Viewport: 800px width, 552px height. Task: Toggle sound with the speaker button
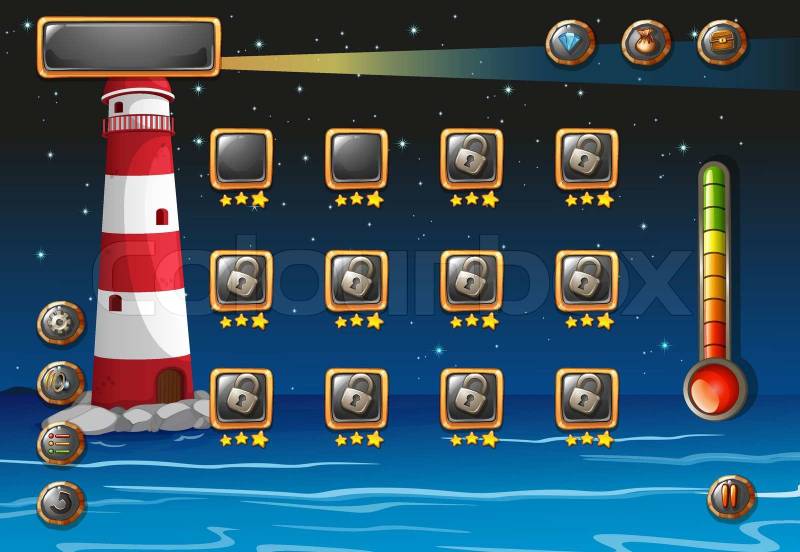tap(61, 382)
